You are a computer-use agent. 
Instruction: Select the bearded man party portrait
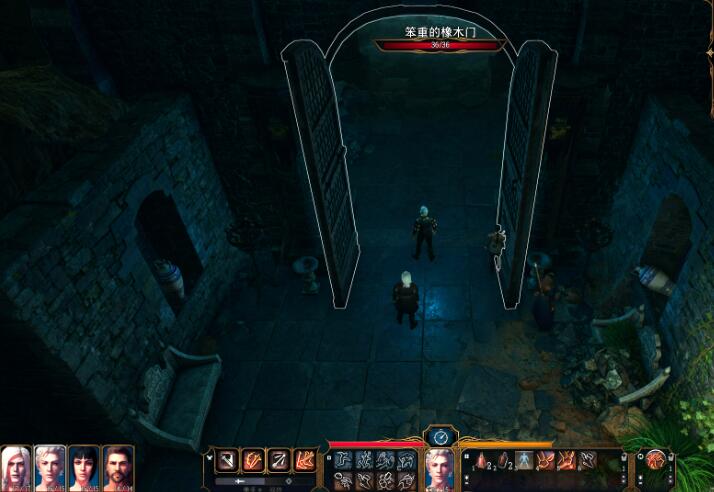coord(118,466)
